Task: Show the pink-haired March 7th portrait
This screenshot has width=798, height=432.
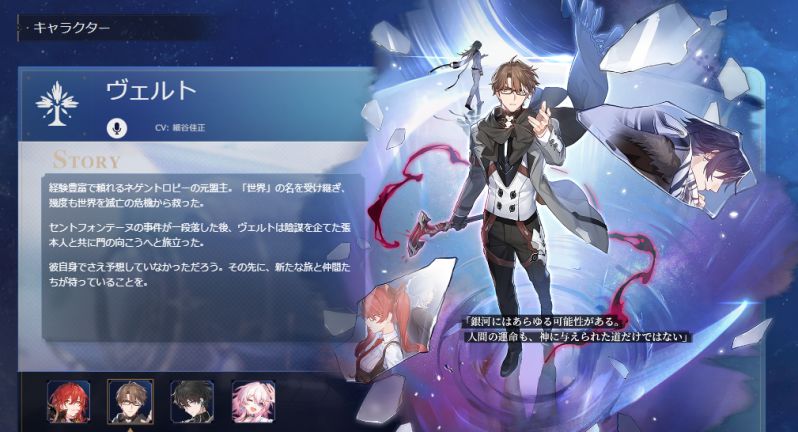Action: click(252, 399)
